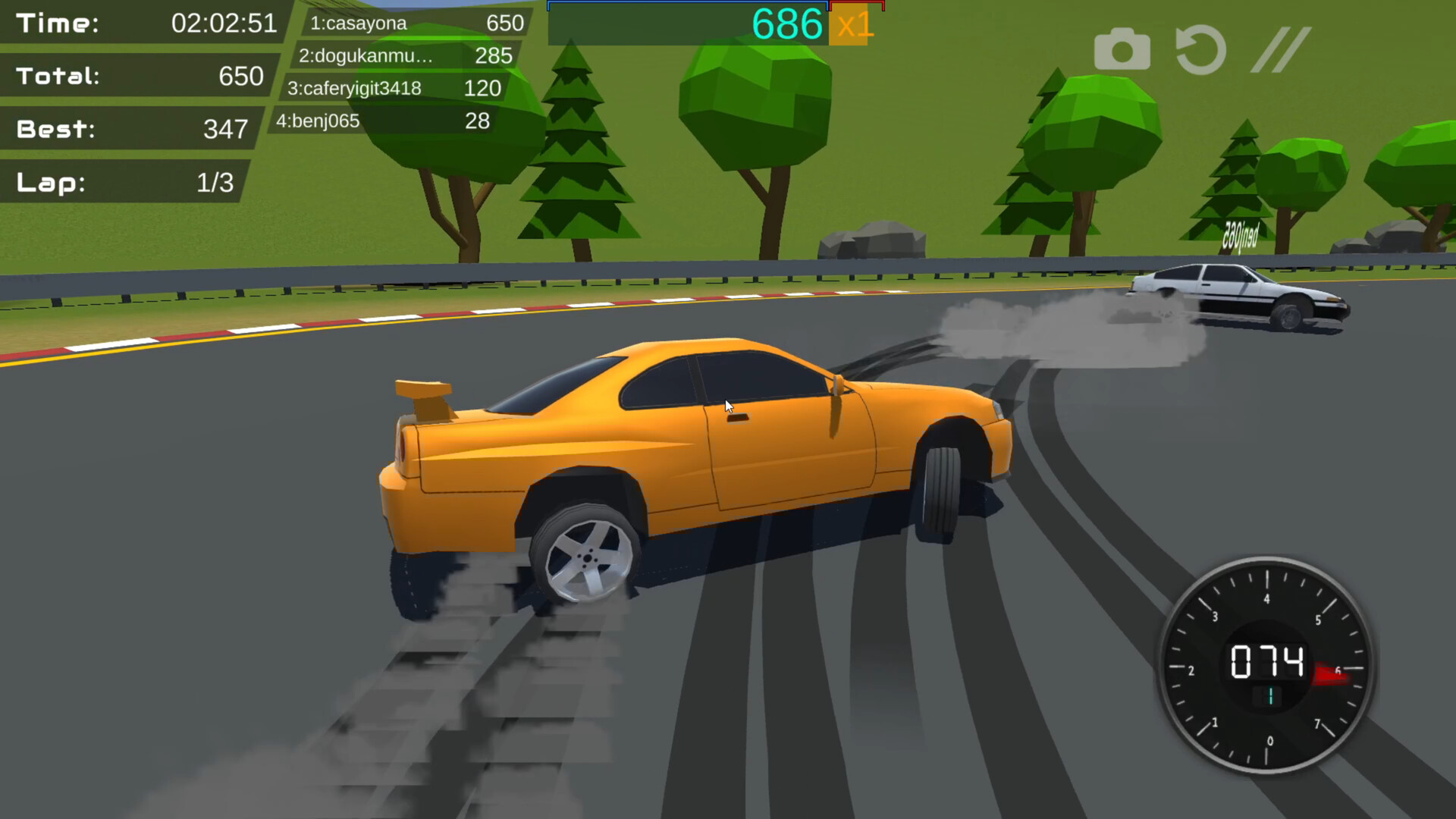Choose caferyigit3418 in the player list
The width and height of the screenshot is (1456, 819).
pyautogui.click(x=394, y=89)
